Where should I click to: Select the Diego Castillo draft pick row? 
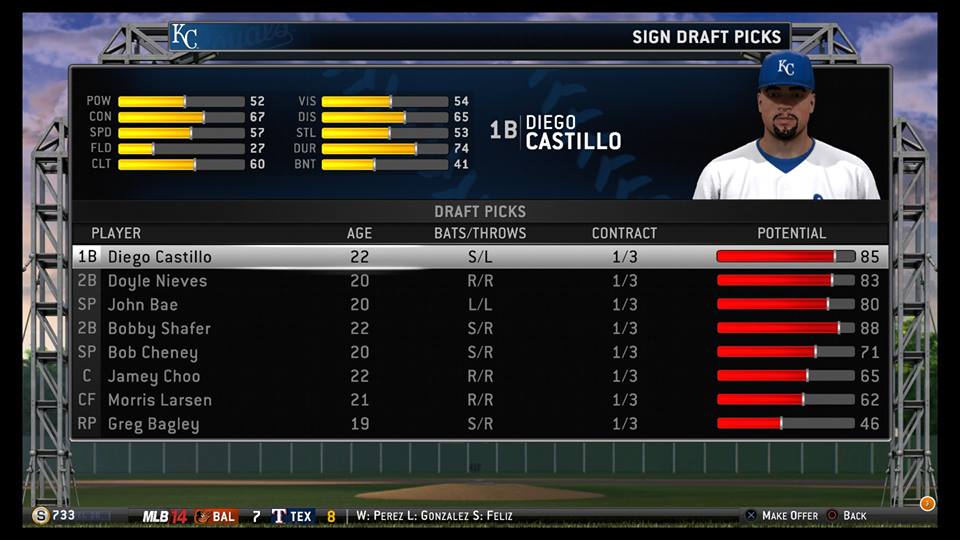(x=160, y=257)
